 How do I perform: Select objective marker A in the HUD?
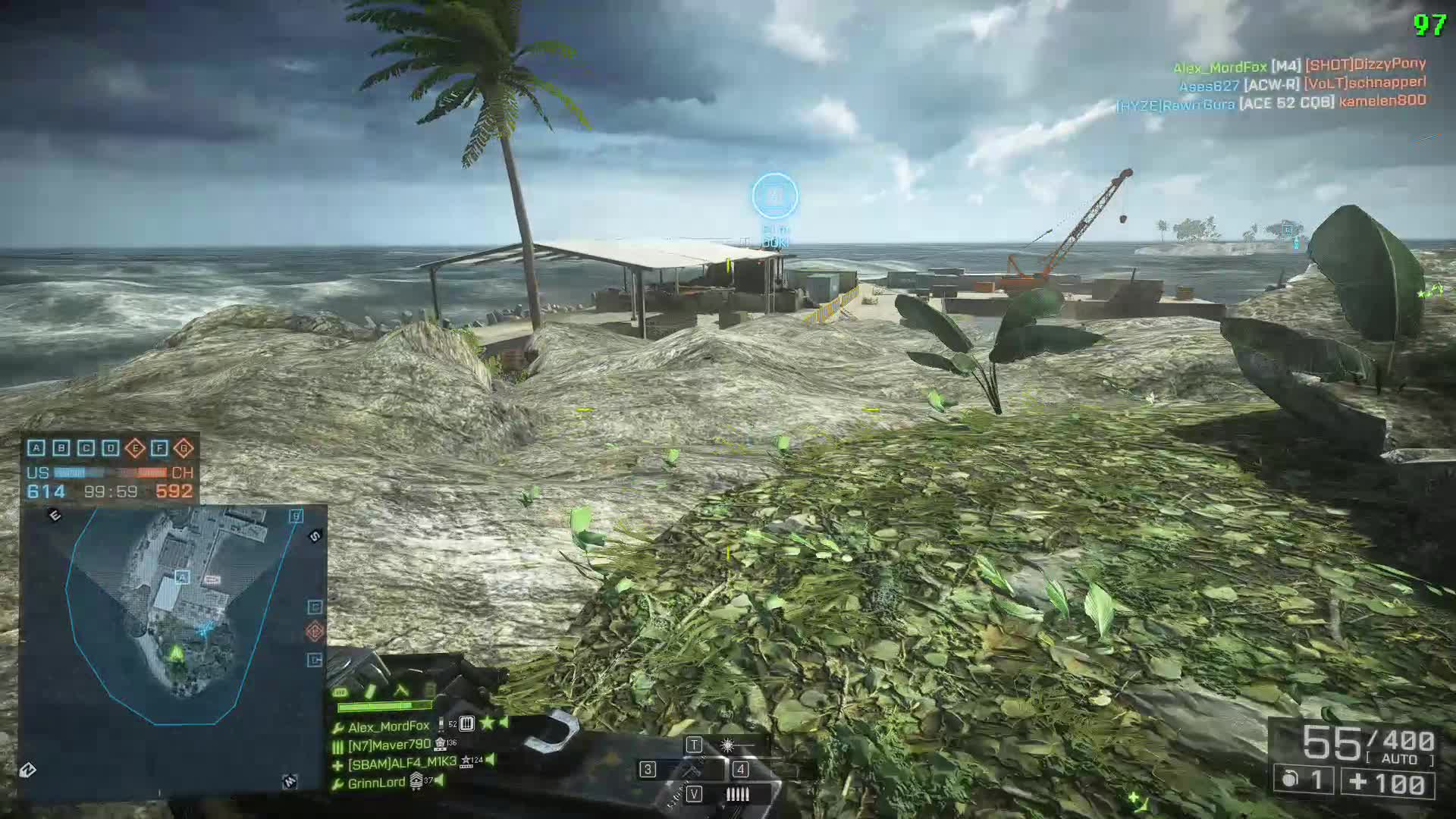[x=36, y=448]
